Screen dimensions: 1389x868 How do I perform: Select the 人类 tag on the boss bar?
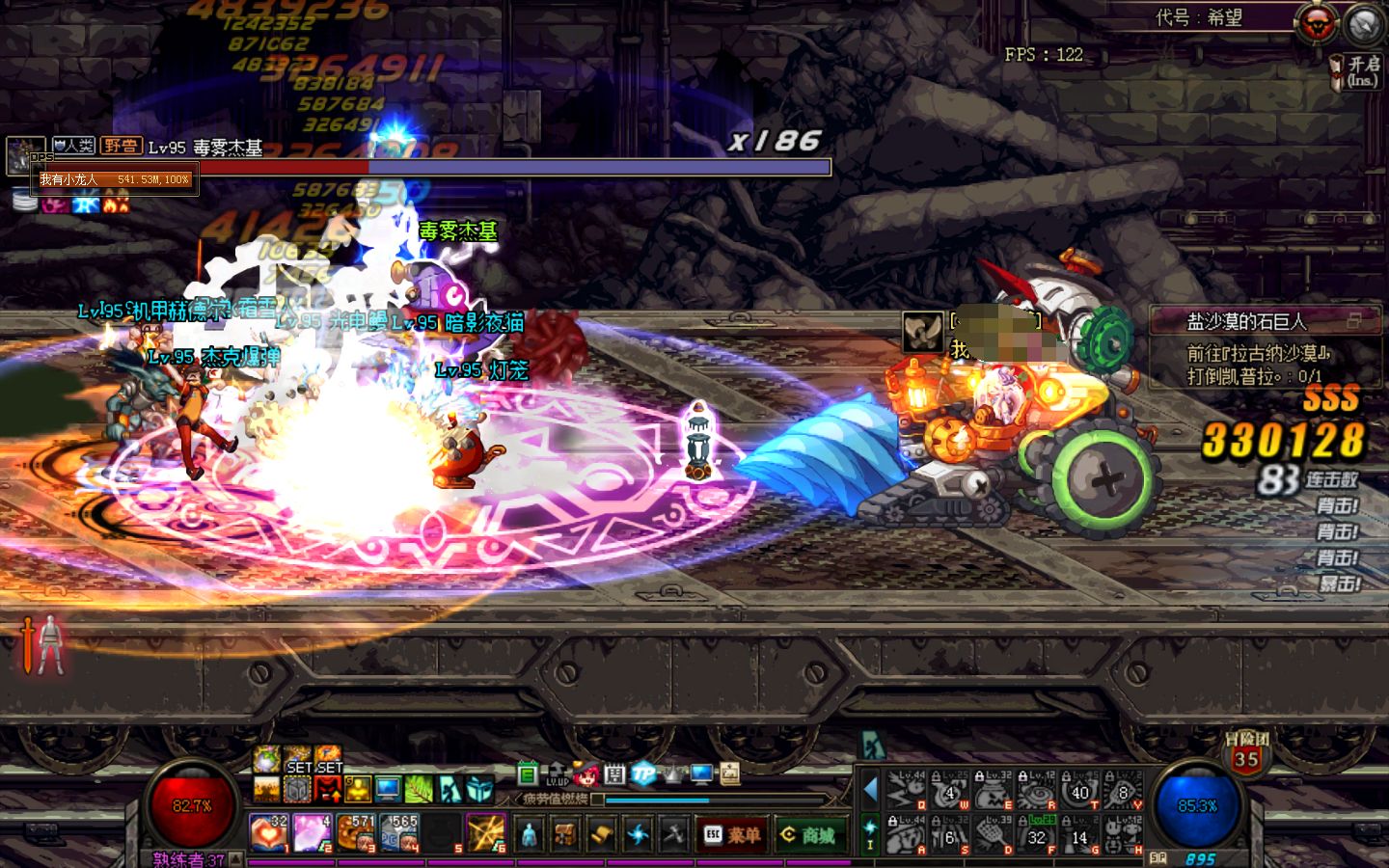[72, 146]
